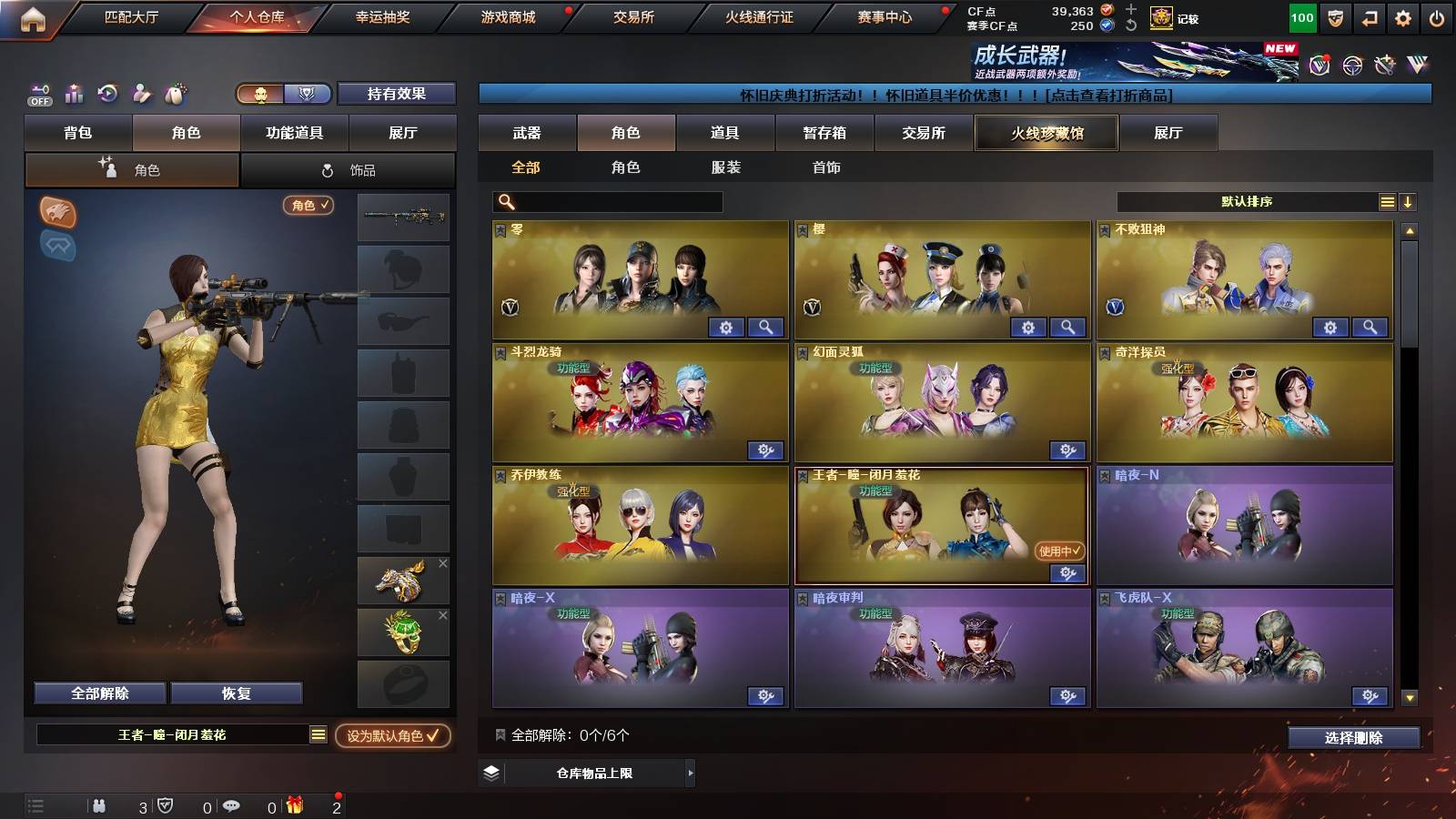Click the gear icon on 樱 character card
This screenshot has height=819, width=1456.
click(x=1028, y=326)
